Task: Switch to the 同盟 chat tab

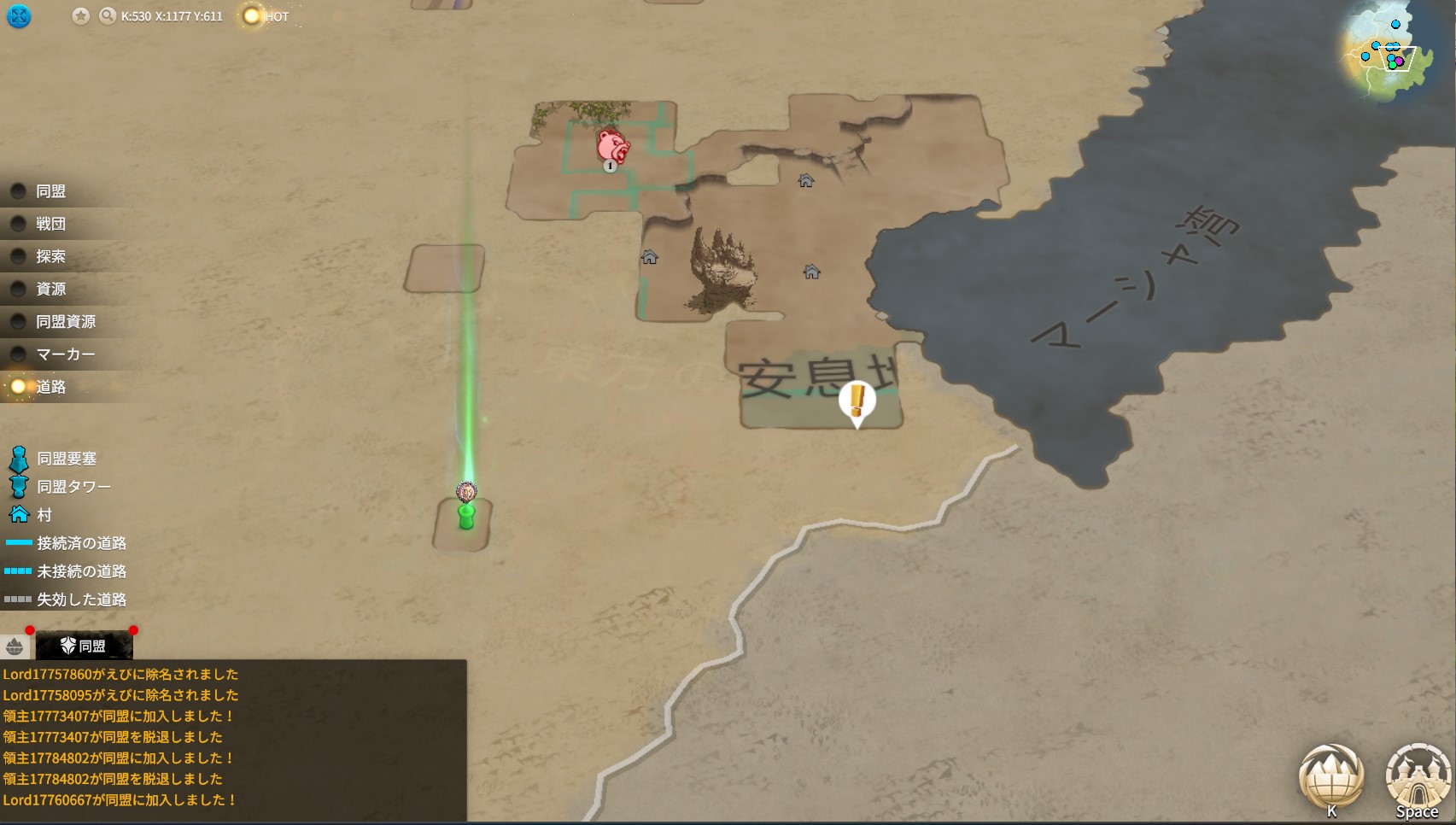Action: coord(84,646)
